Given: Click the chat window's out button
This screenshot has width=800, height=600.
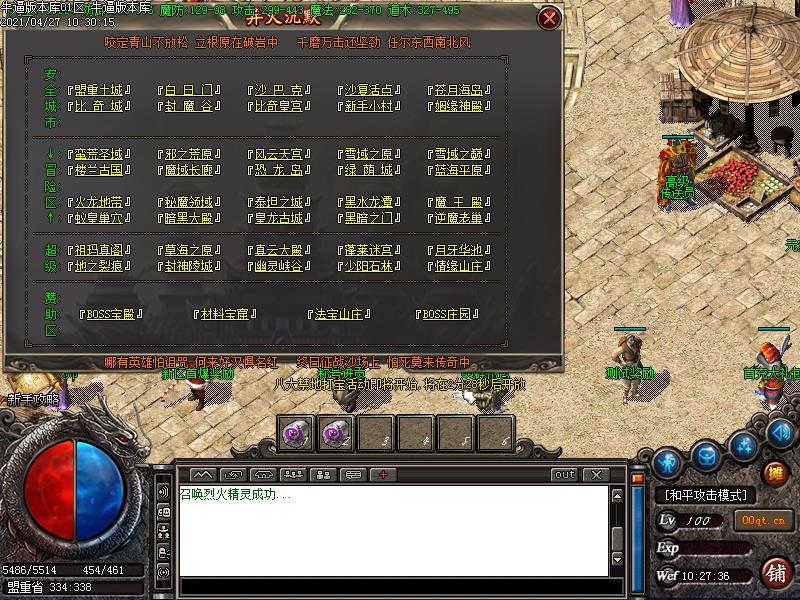Looking at the screenshot, I should coord(565,474).
